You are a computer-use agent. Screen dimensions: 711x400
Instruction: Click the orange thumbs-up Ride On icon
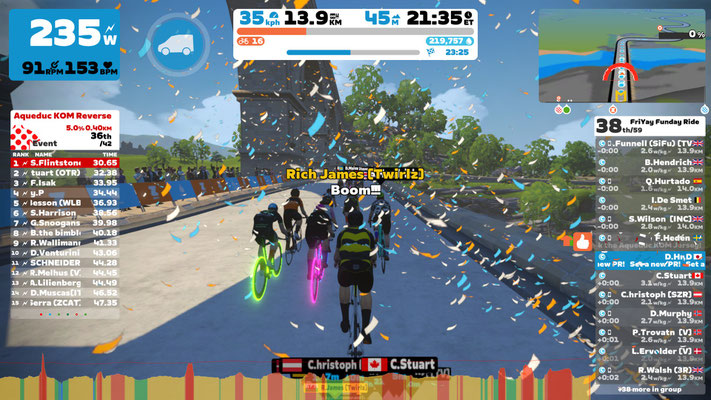tap(582, 240)
